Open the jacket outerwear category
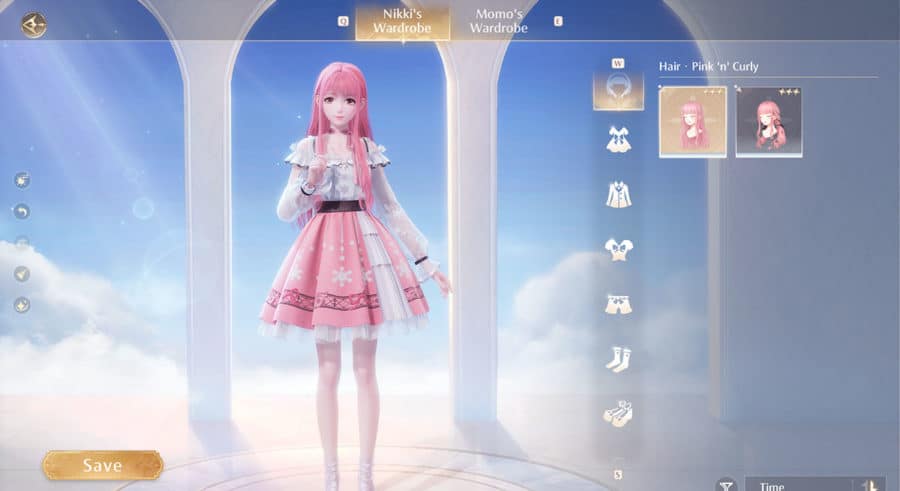The height and width of the screenshot is (491, 900). point(618,193)
